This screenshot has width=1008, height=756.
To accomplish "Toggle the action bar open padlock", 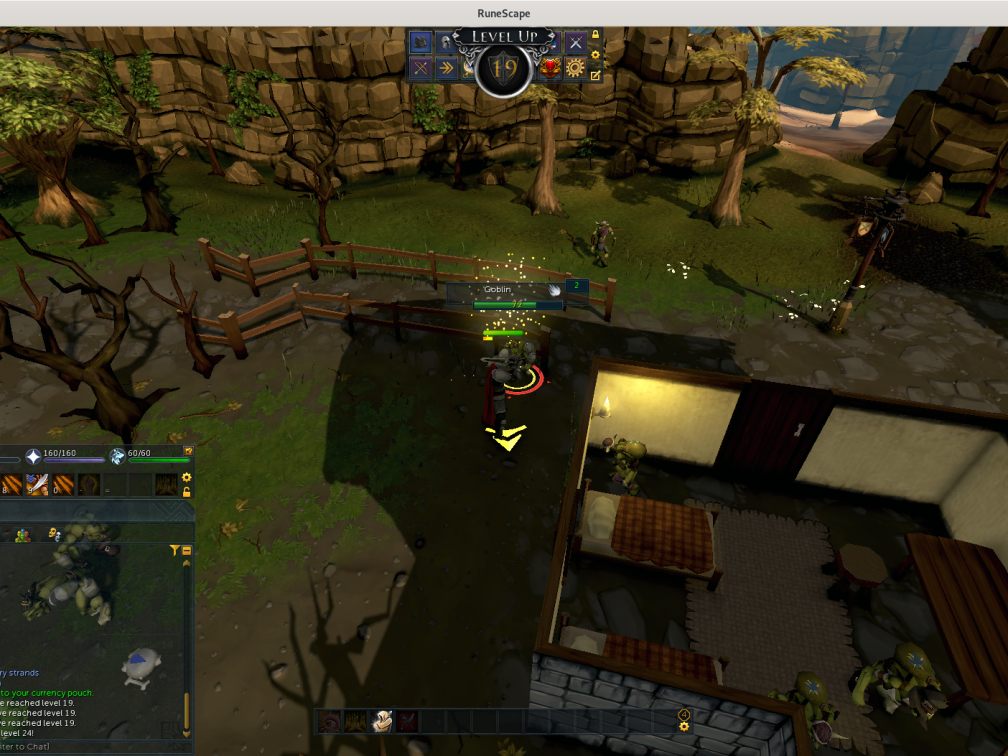I will click(186, 492).
